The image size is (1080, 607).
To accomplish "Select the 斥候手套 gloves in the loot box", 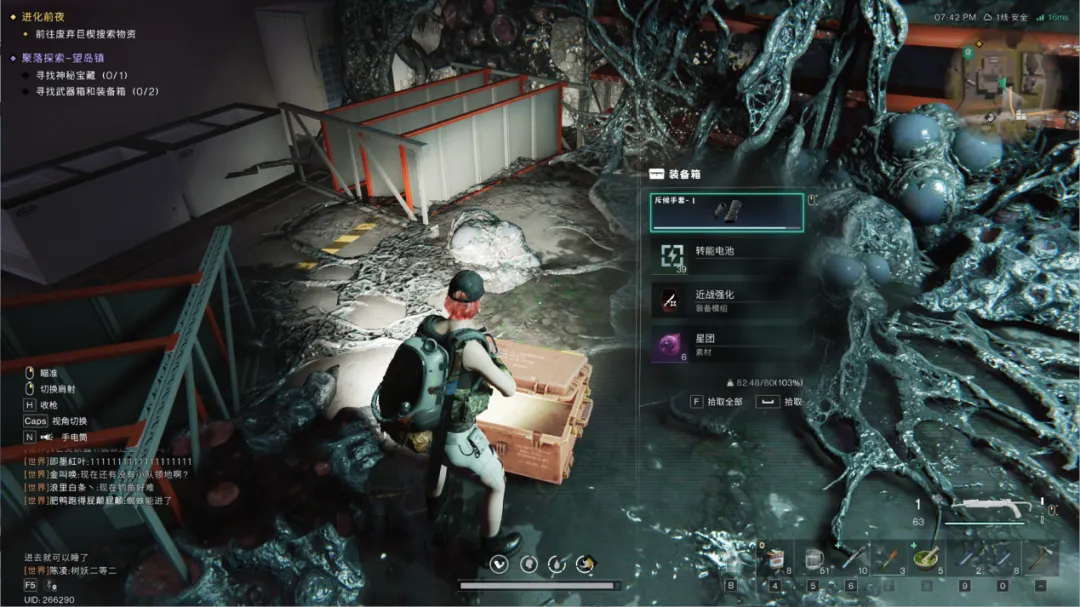I will tap(726, 212).
